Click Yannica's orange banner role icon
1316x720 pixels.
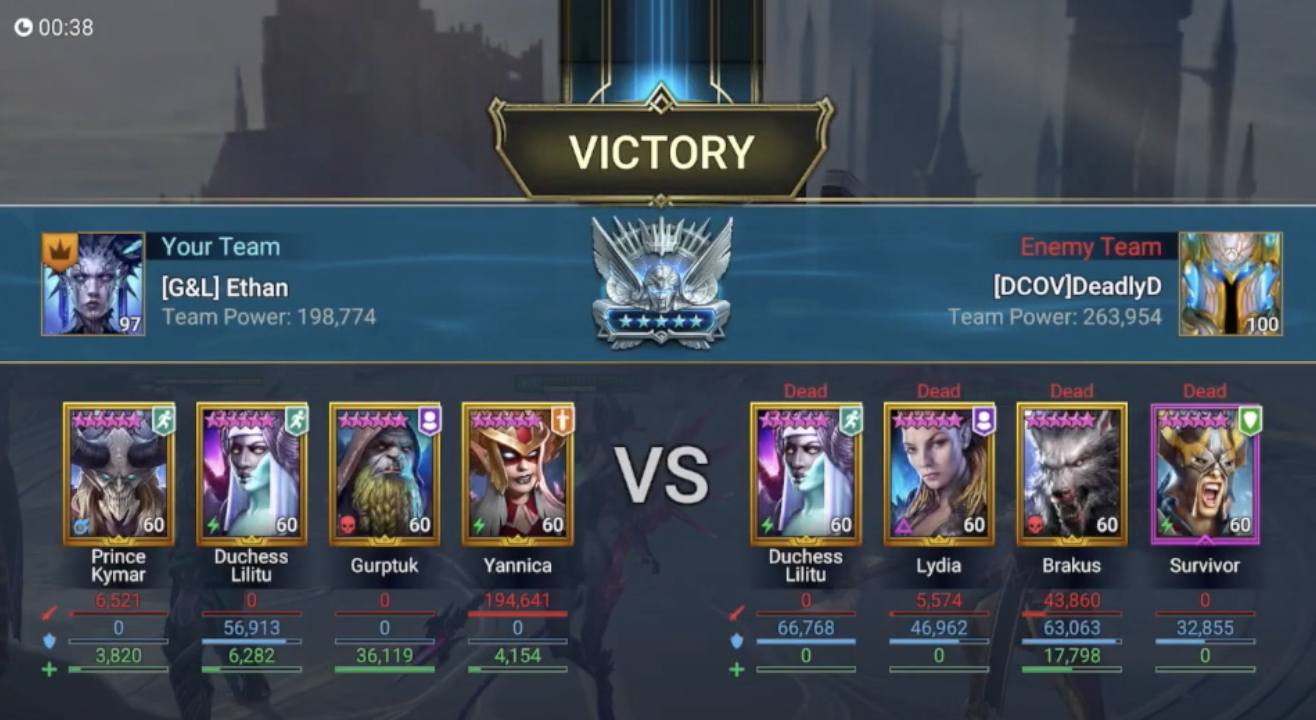(562, 420)
